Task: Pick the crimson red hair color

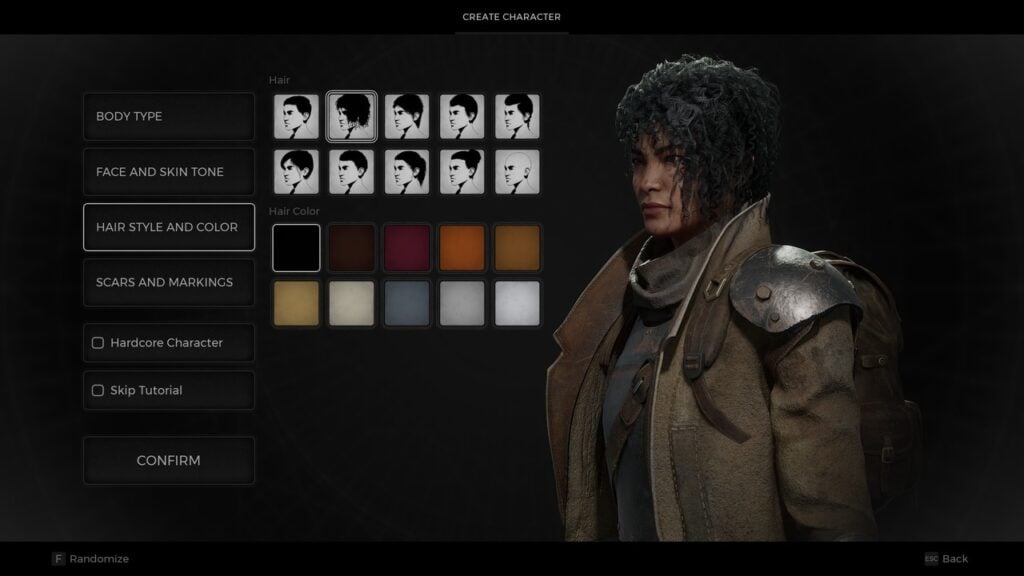Action: click(407, 248)
